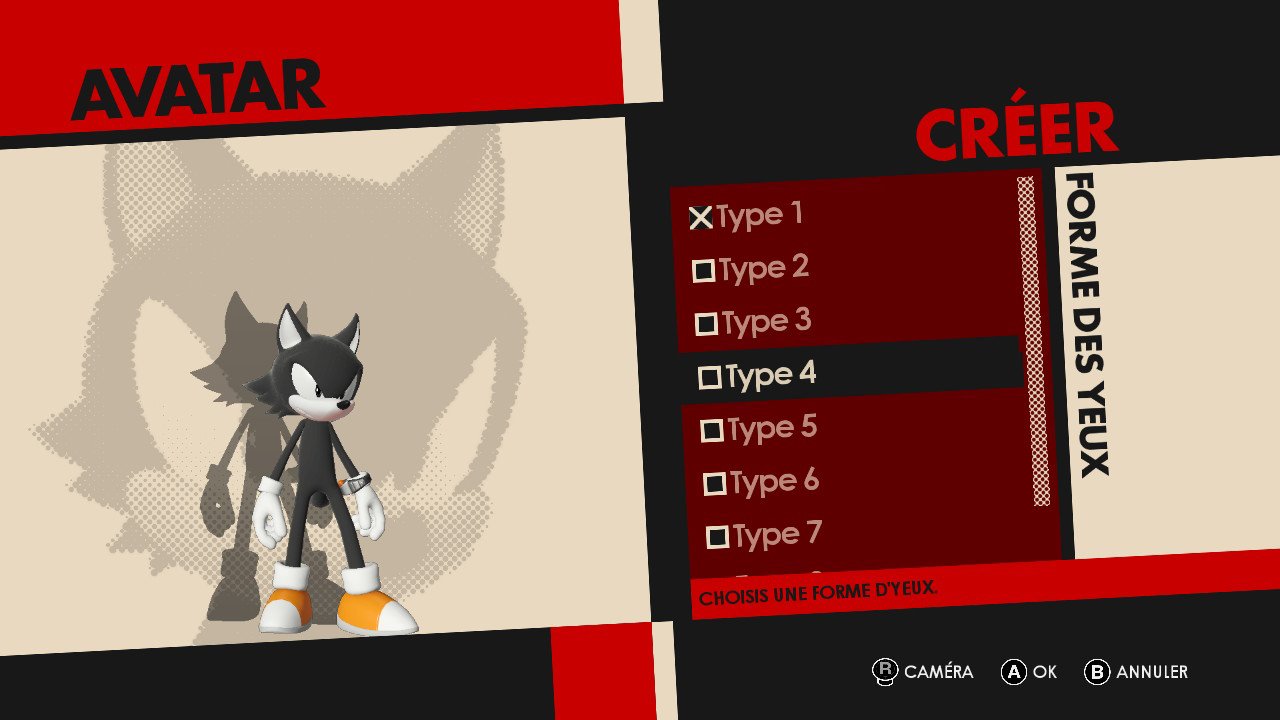
Task: Check the Type 3 eye shape box
Action: (x=708, y=320)
